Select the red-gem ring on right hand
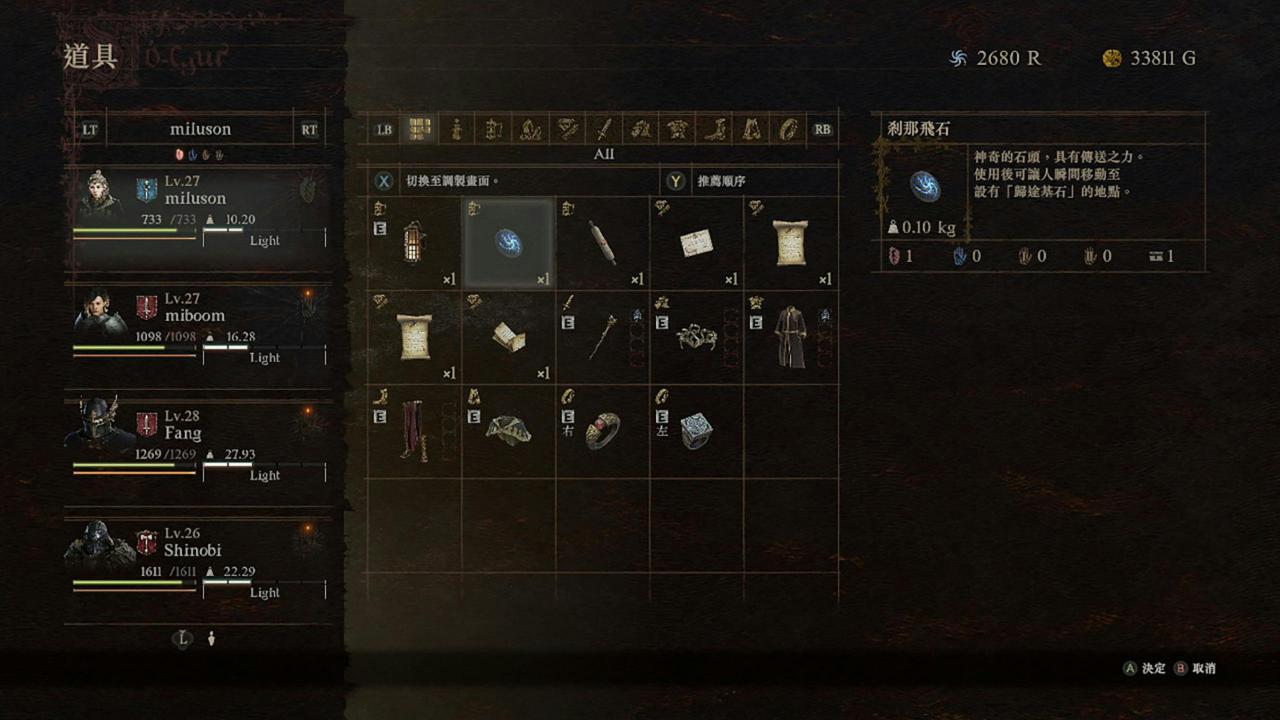The image size is (1280, 720). coord(602,431)
